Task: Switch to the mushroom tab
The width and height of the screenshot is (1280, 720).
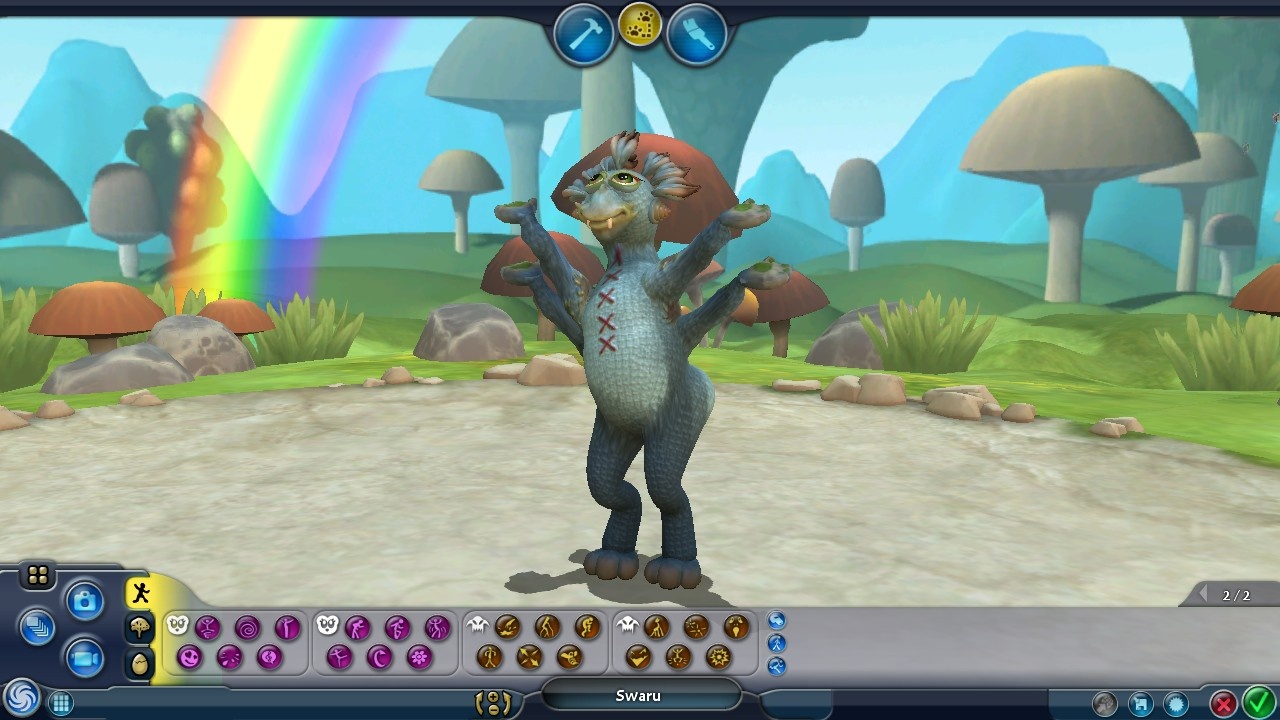Action: click(140, 628)
